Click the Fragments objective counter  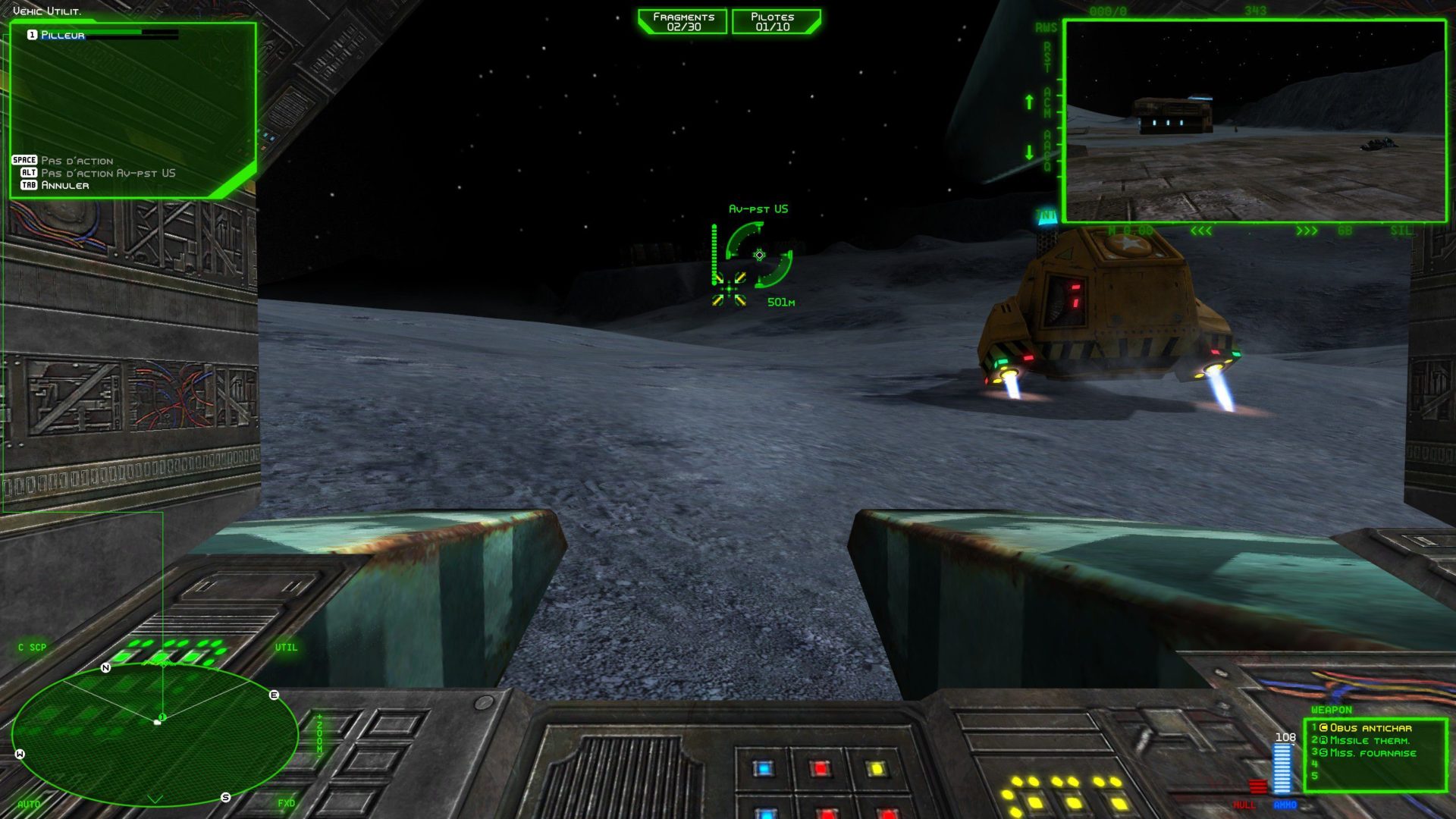click(683, 22)
